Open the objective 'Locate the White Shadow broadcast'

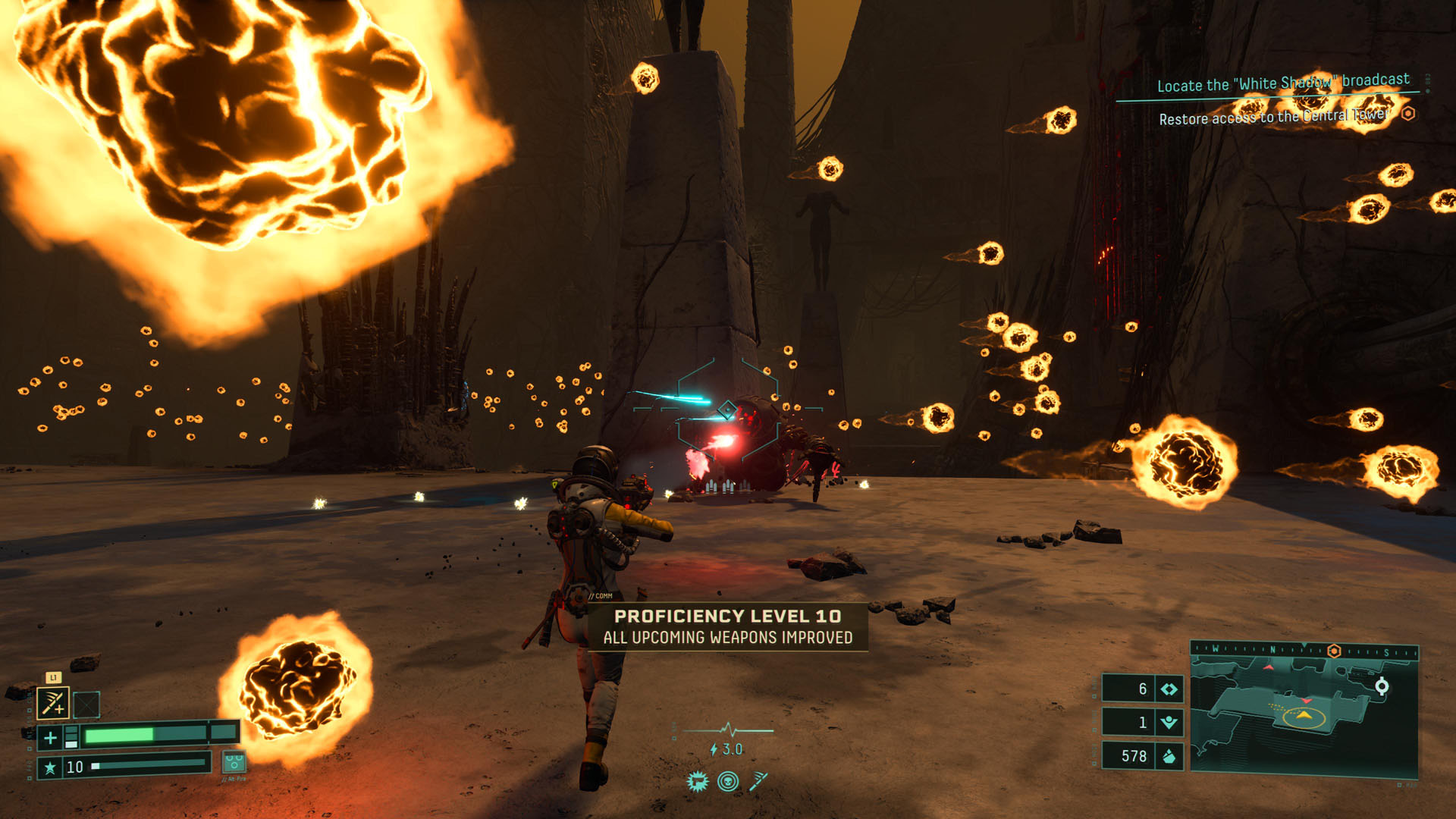(x=1282, y=83)
